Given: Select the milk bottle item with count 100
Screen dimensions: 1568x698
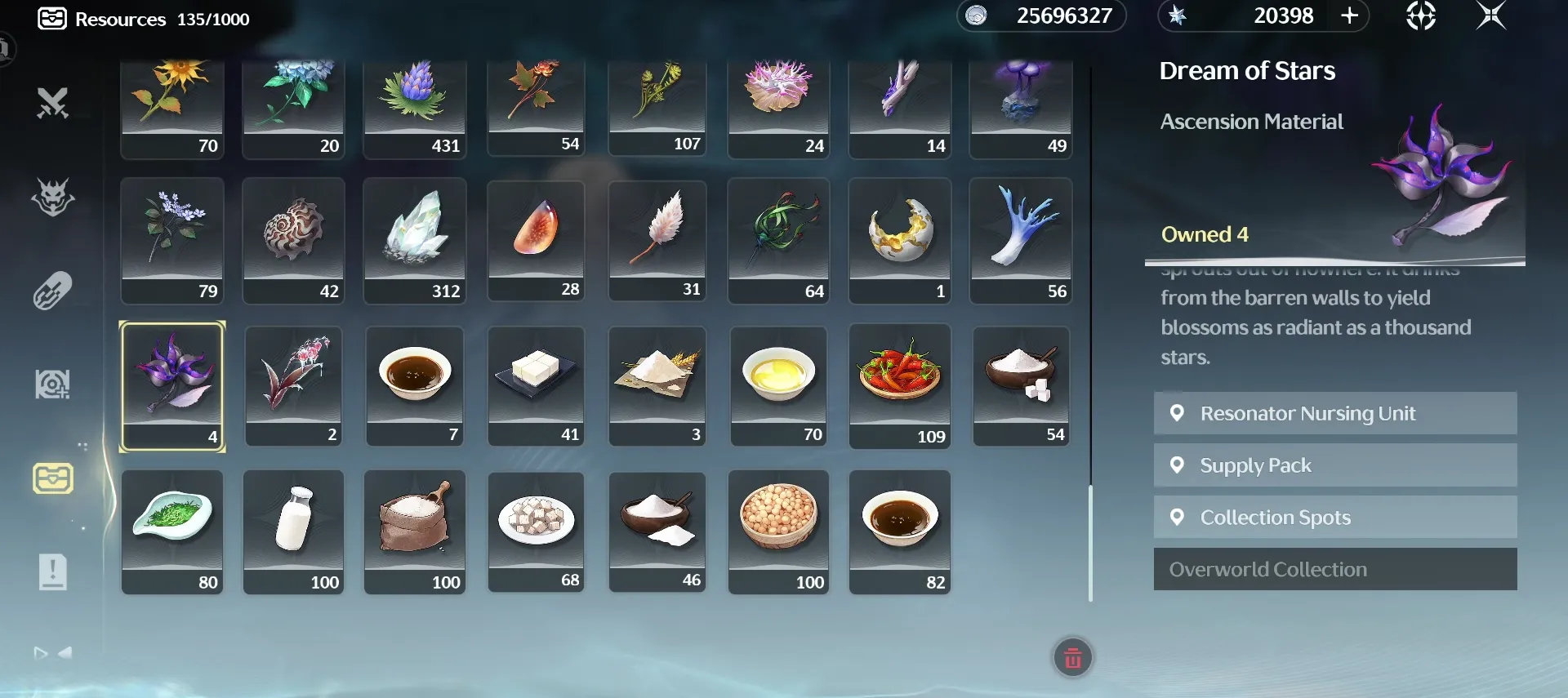Looking at the screenshot, I should click(293, 531).
